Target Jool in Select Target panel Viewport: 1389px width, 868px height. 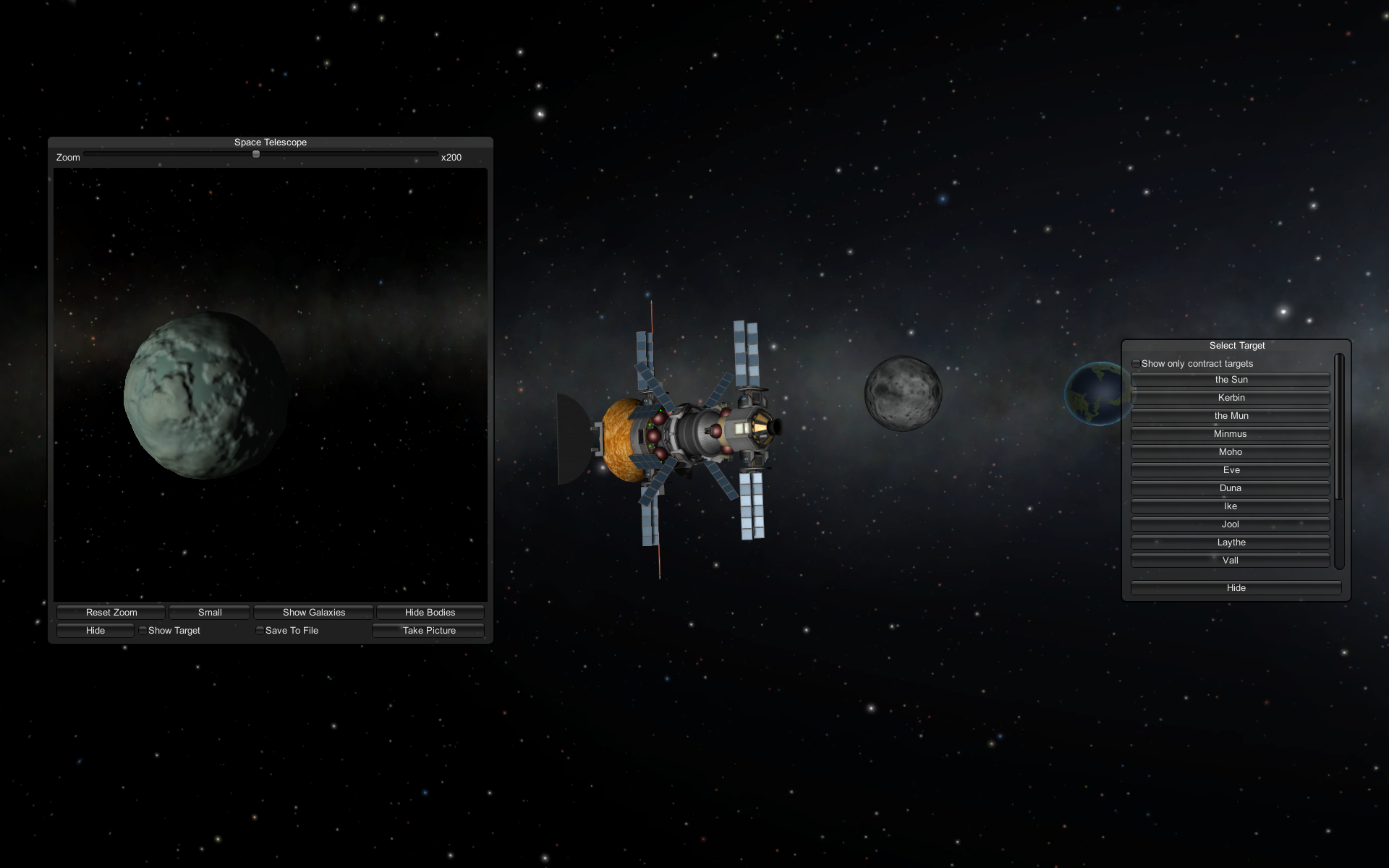click(1231, 524)
